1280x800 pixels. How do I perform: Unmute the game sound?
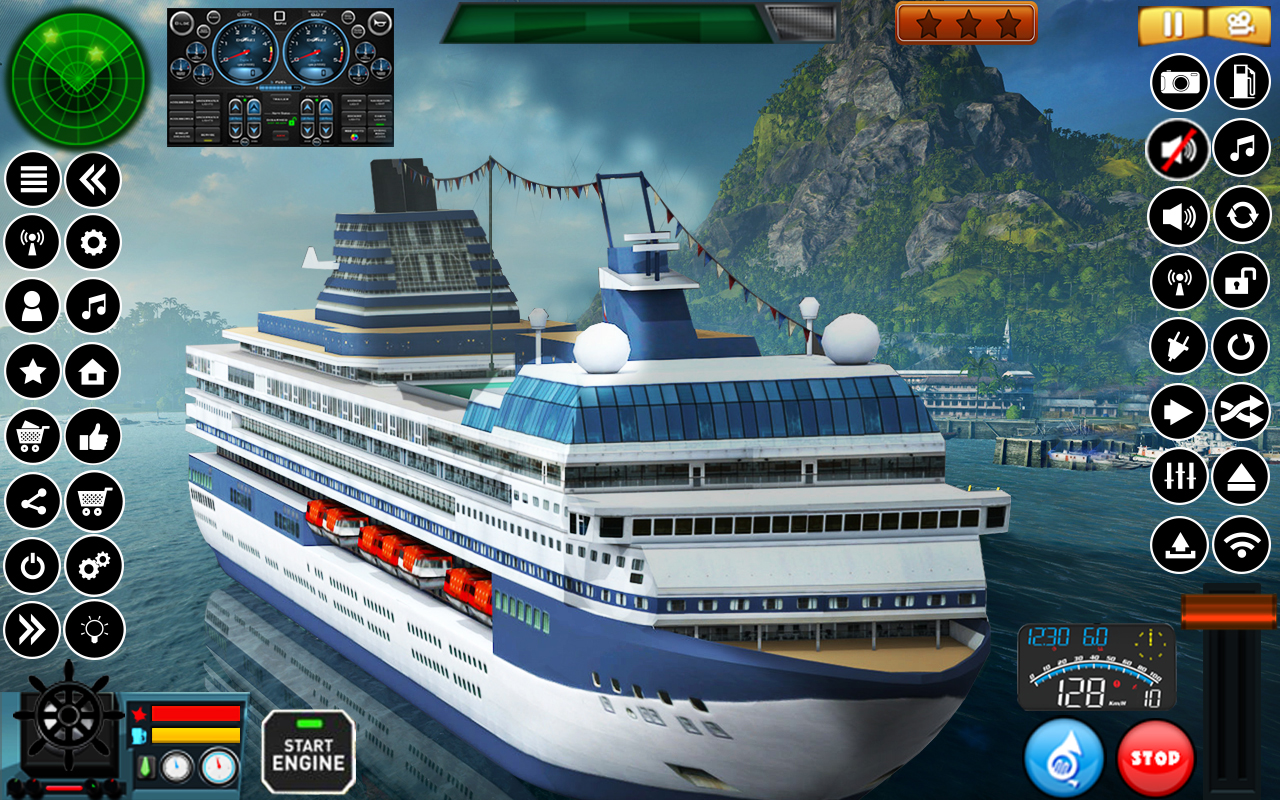(x=1178, y=147)
